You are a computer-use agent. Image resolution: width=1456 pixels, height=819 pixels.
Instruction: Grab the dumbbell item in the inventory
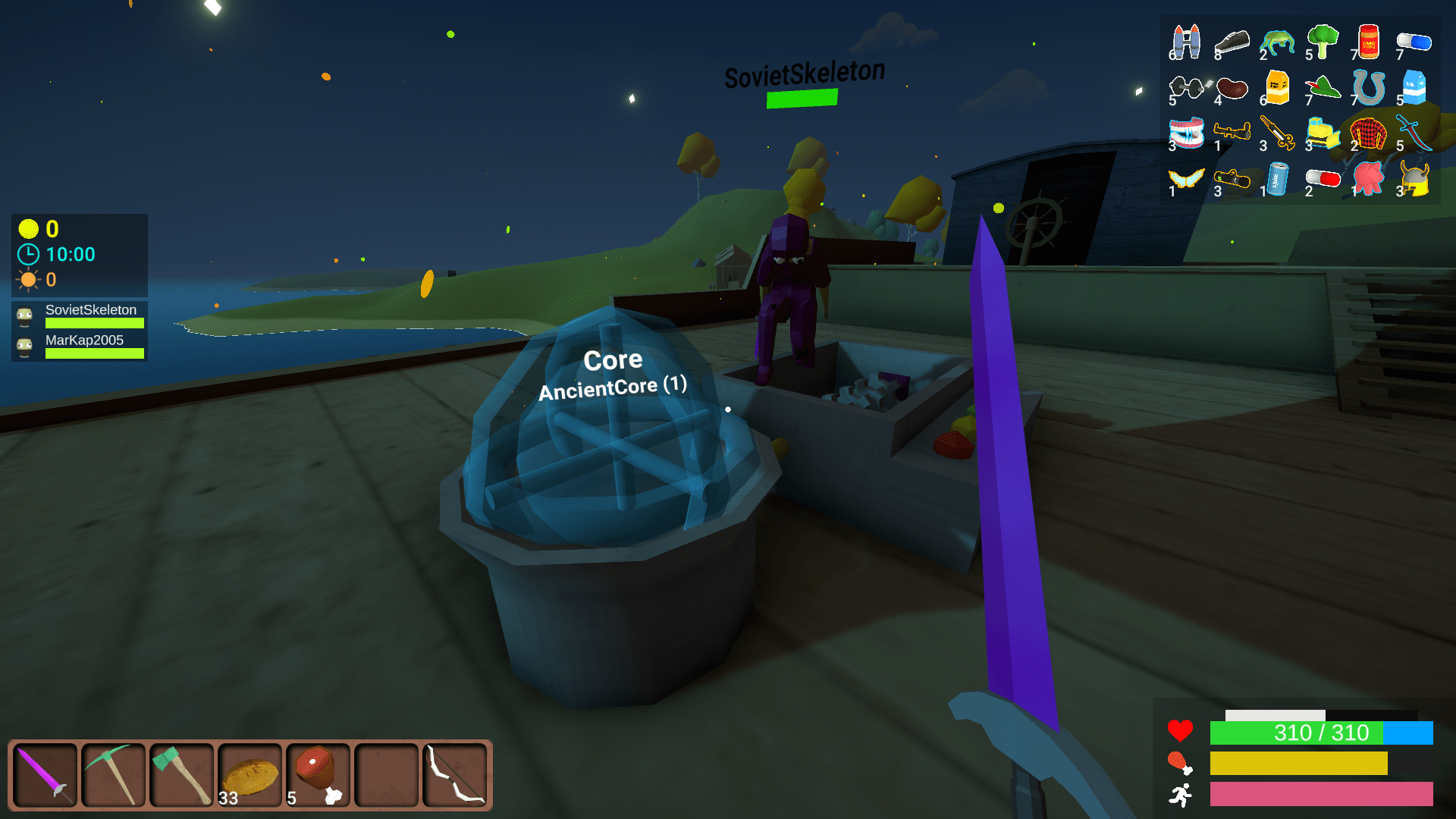[1185, 87]
